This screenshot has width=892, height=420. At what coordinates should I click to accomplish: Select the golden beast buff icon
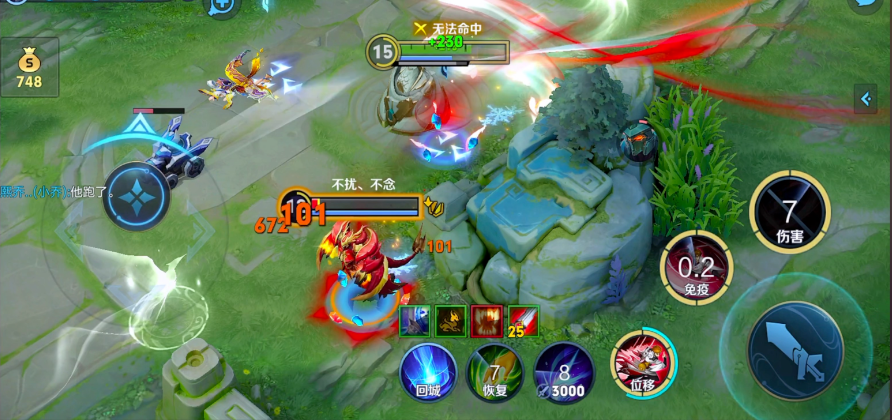(450, 320)
